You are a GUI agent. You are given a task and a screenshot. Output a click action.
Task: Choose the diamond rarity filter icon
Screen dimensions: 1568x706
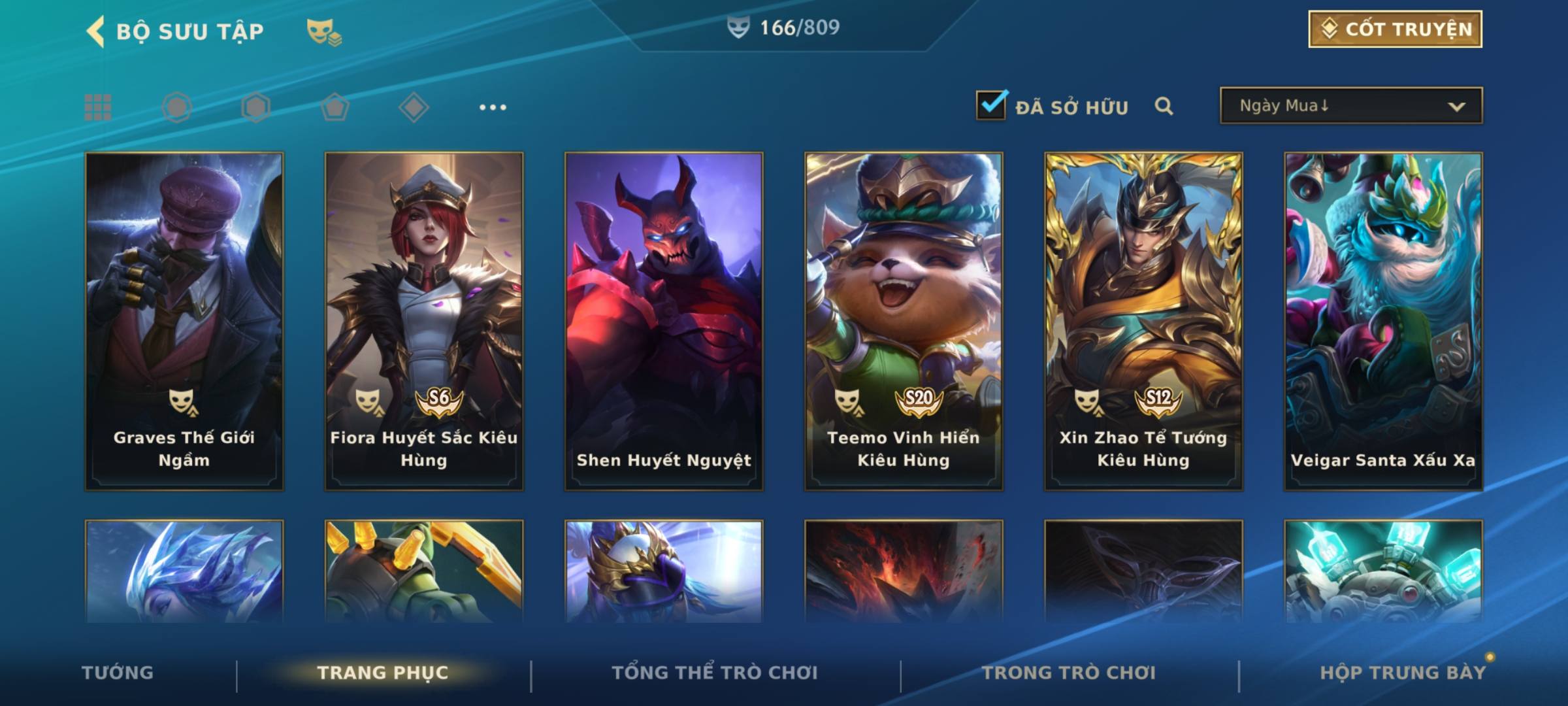click(414, 107)
